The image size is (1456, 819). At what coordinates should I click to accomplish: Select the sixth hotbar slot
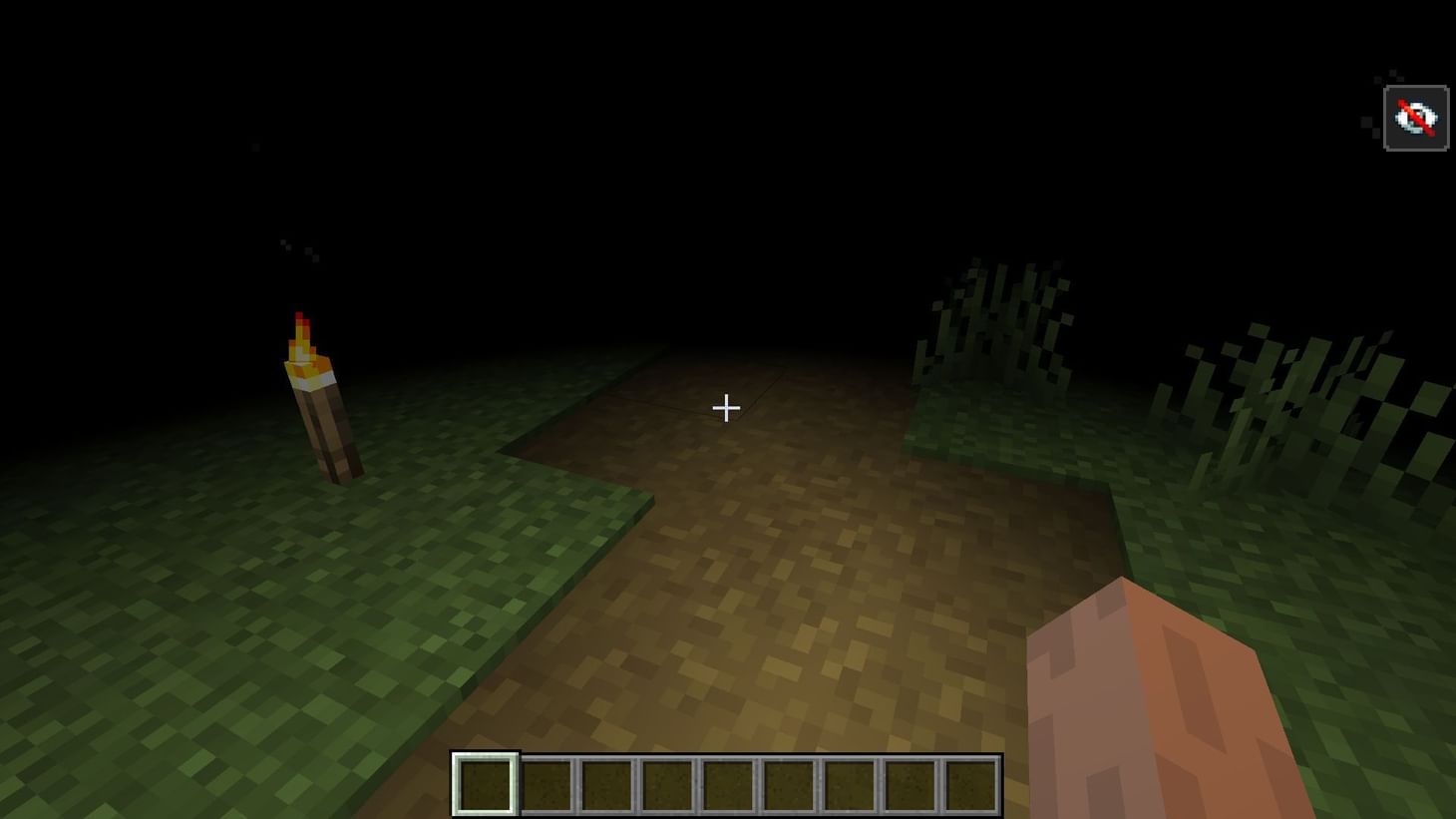click(788, 783)
